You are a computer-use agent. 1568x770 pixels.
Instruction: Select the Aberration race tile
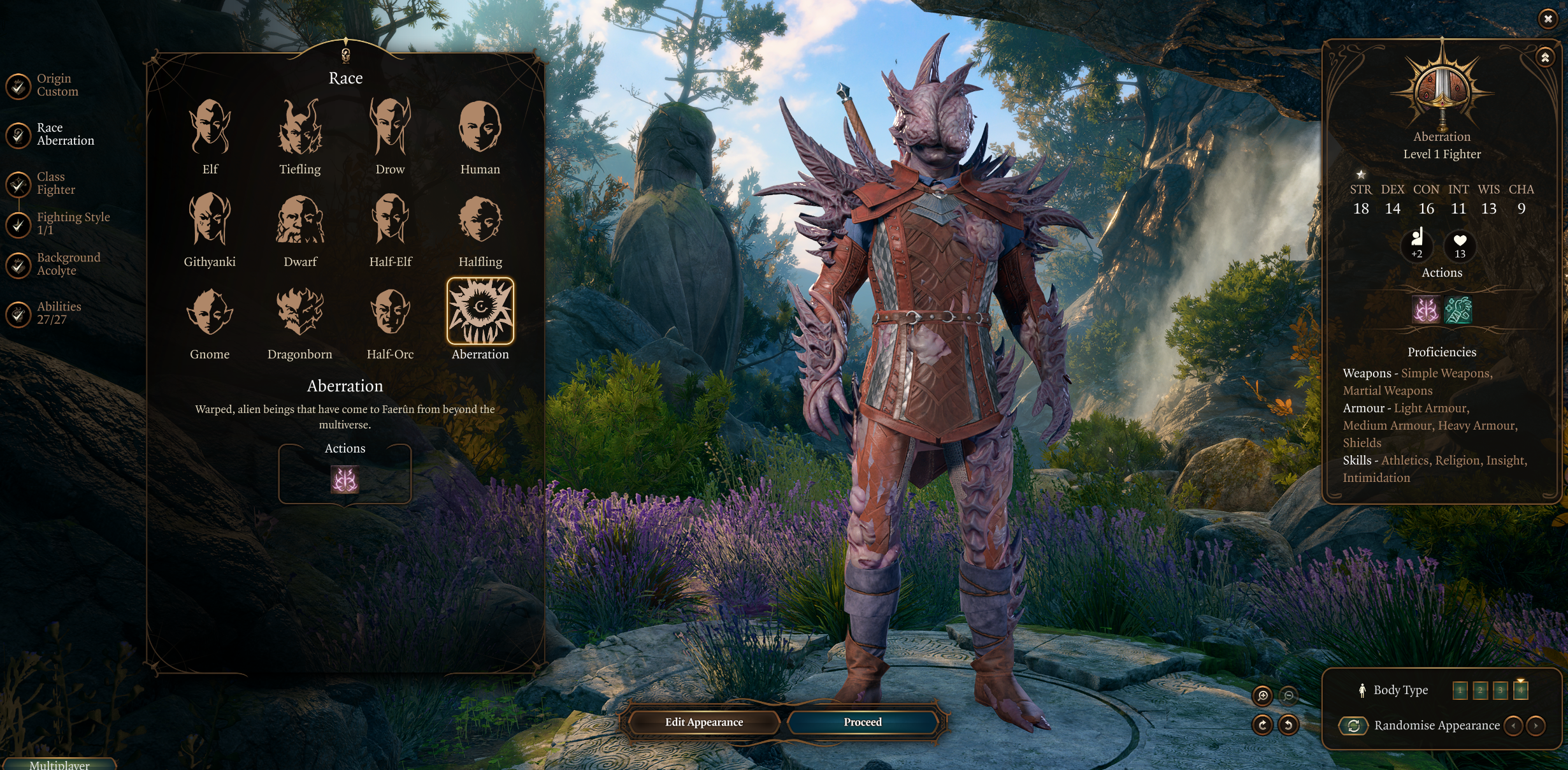(x=480, y=312)
